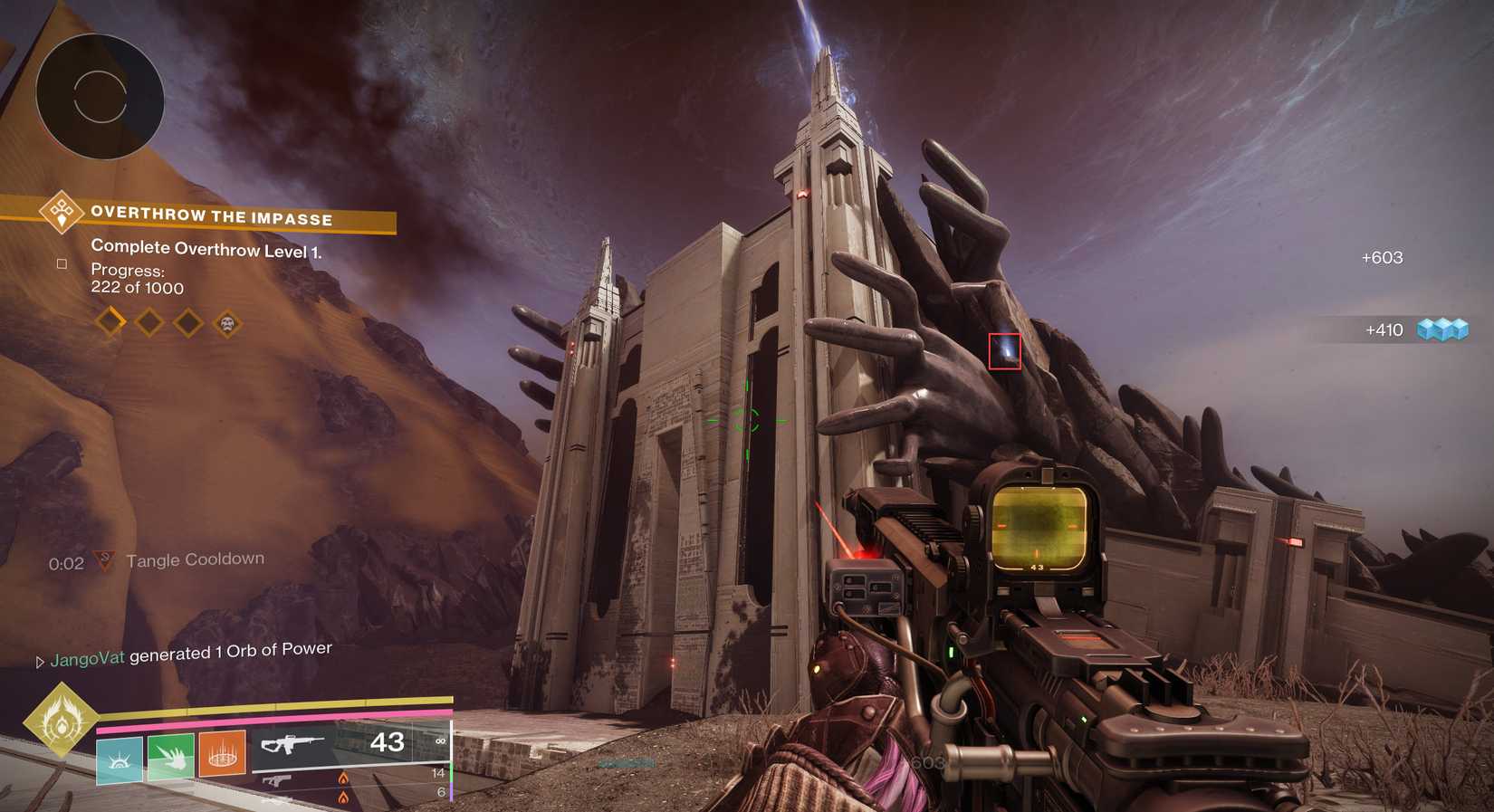Toggle the second empty phase diamond
Image resolution: width=1494 pixels, height=812 pixels.
click(148, 322)
